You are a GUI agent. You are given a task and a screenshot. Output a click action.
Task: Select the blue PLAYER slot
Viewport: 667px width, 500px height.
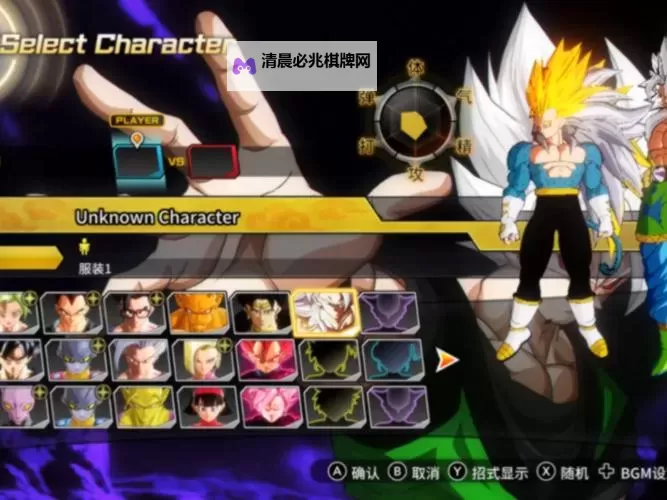coord(137,159)
